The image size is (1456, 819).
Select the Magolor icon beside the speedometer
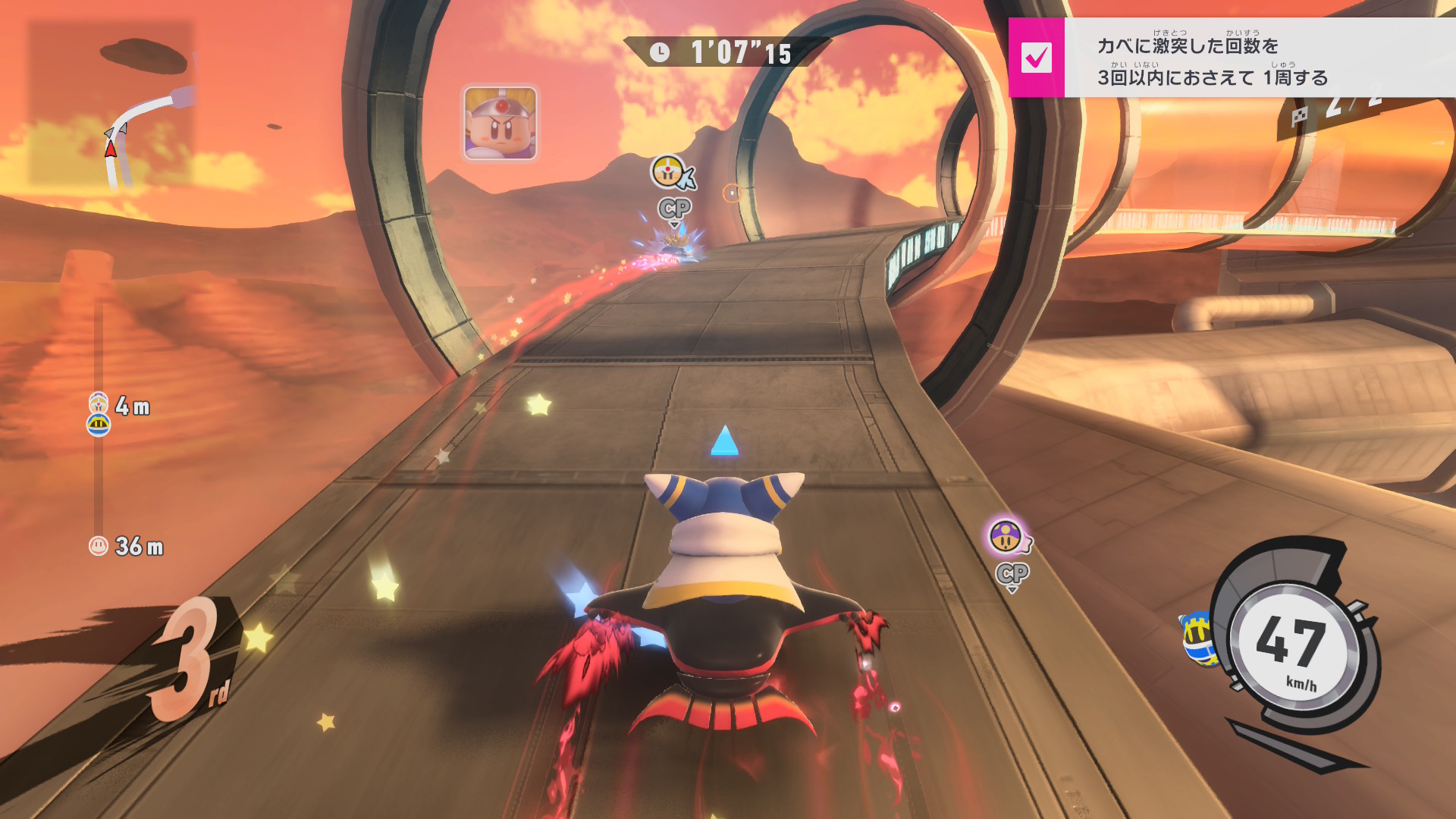click(1197, 639)
